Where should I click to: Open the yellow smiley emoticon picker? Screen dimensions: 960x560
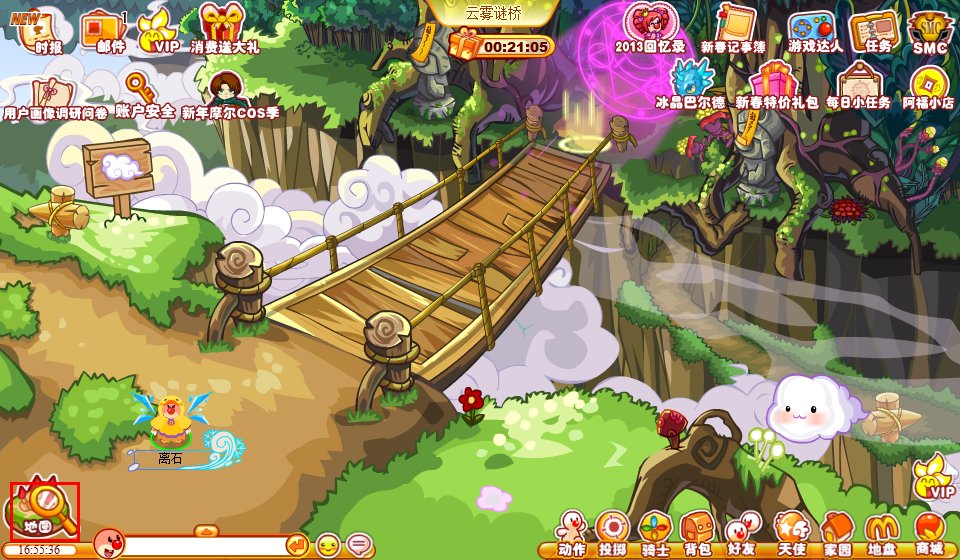327,545
